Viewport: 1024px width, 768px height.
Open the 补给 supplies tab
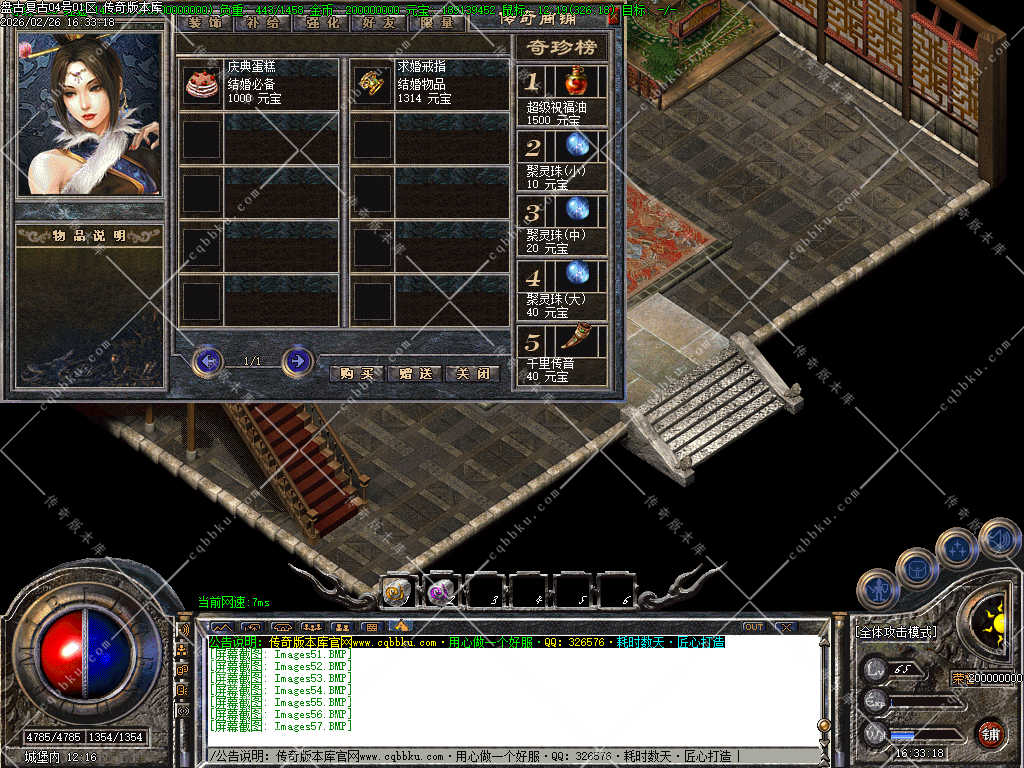(x=263, y=22)
